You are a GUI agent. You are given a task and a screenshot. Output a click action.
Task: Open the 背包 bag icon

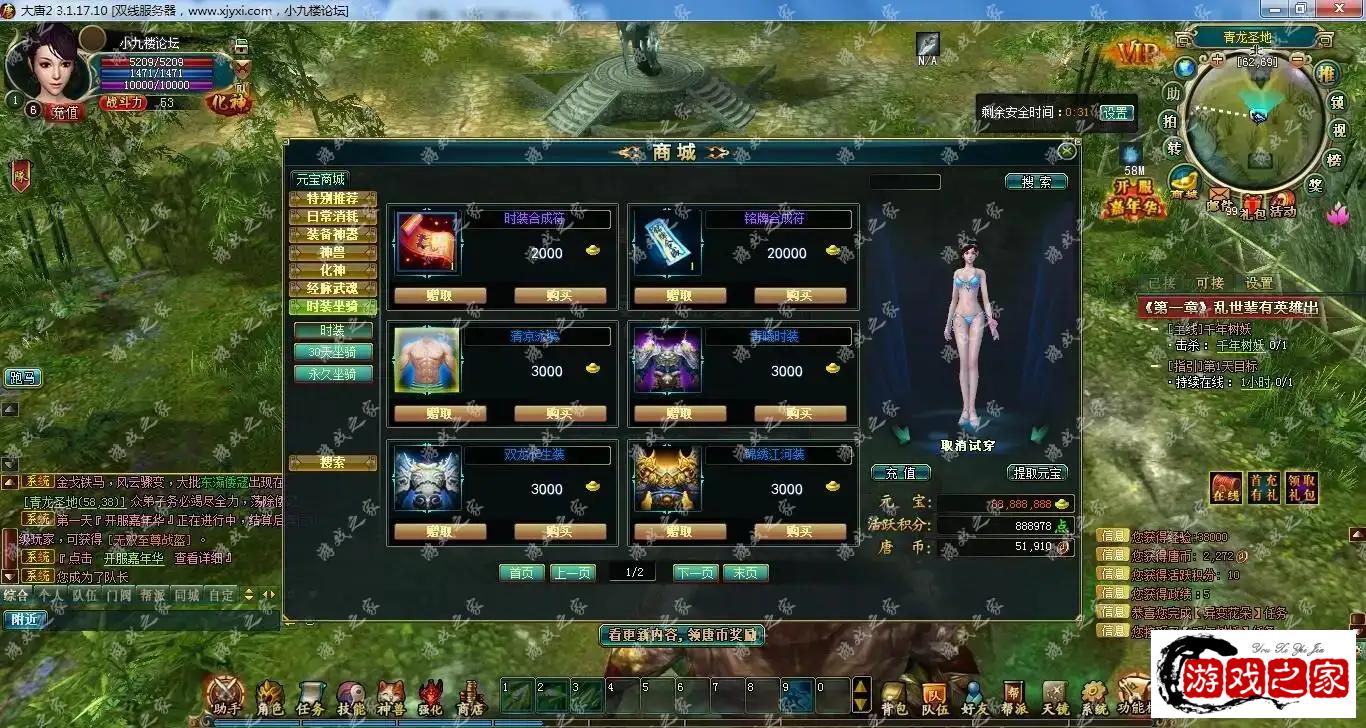[x=893, y=697]
